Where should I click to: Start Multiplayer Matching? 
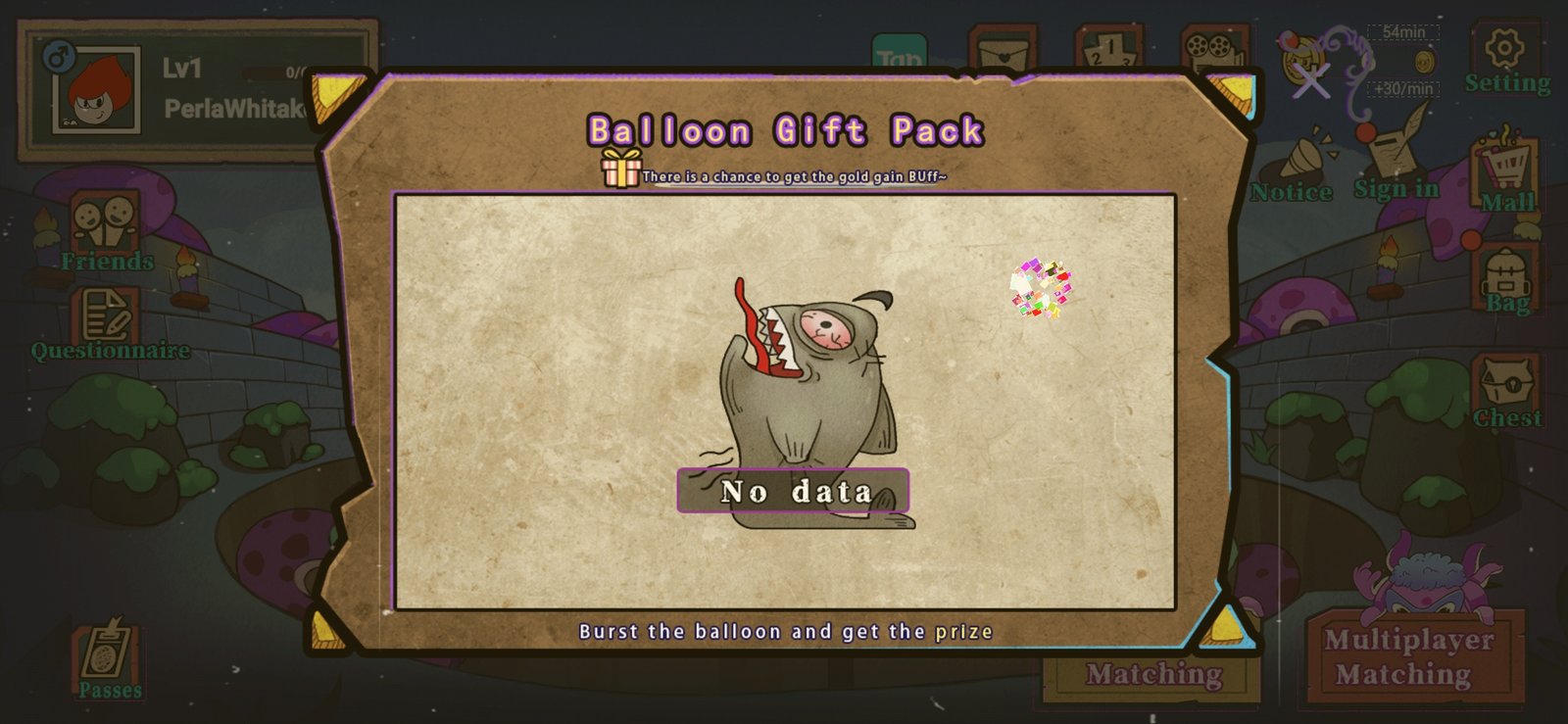[1408, 656]
